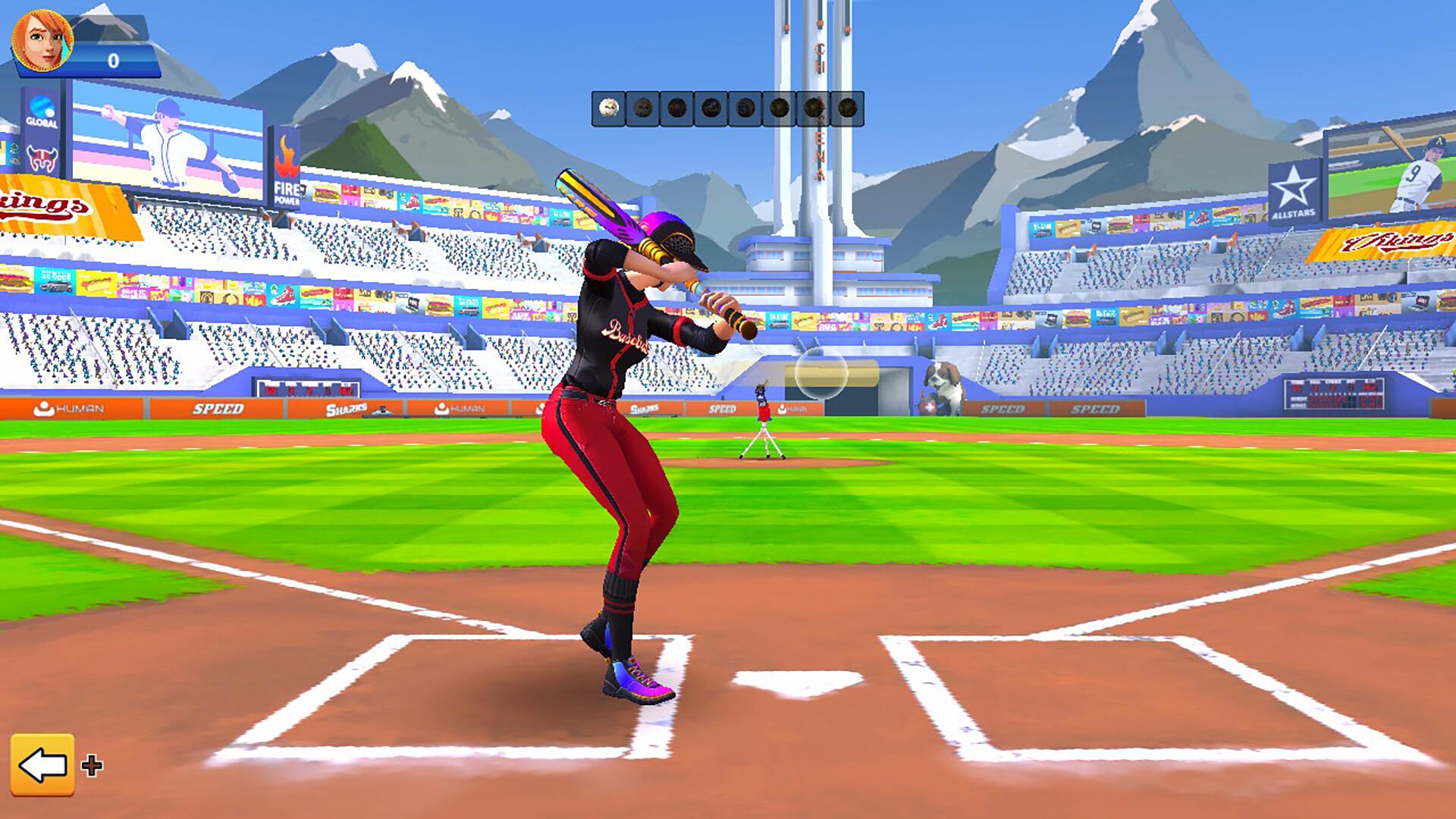Select the first white baseball in streak tracker
Screen dimensions: 1456x819
pyautogui.click(x=607, y=108)
